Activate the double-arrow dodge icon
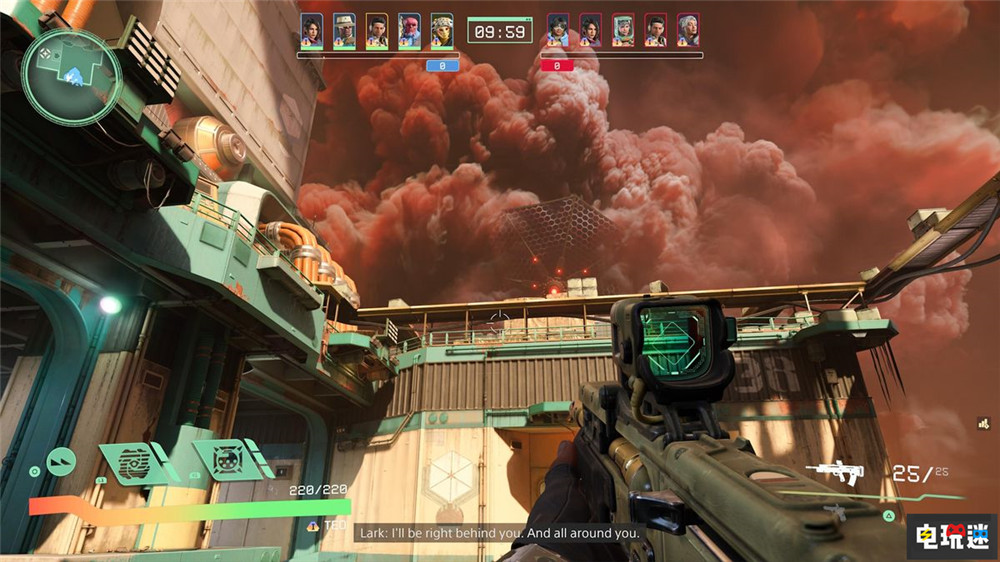This screenshot has width=1000, height=562. (x=60, y=461)
